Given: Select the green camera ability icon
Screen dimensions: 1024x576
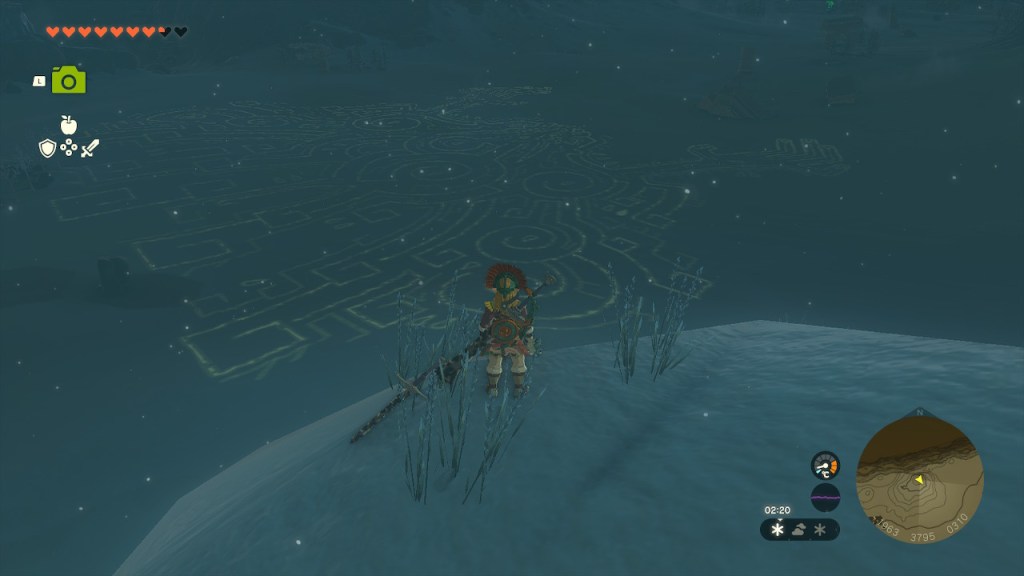Looking at the screenshot, I should [x=69, y=80].
